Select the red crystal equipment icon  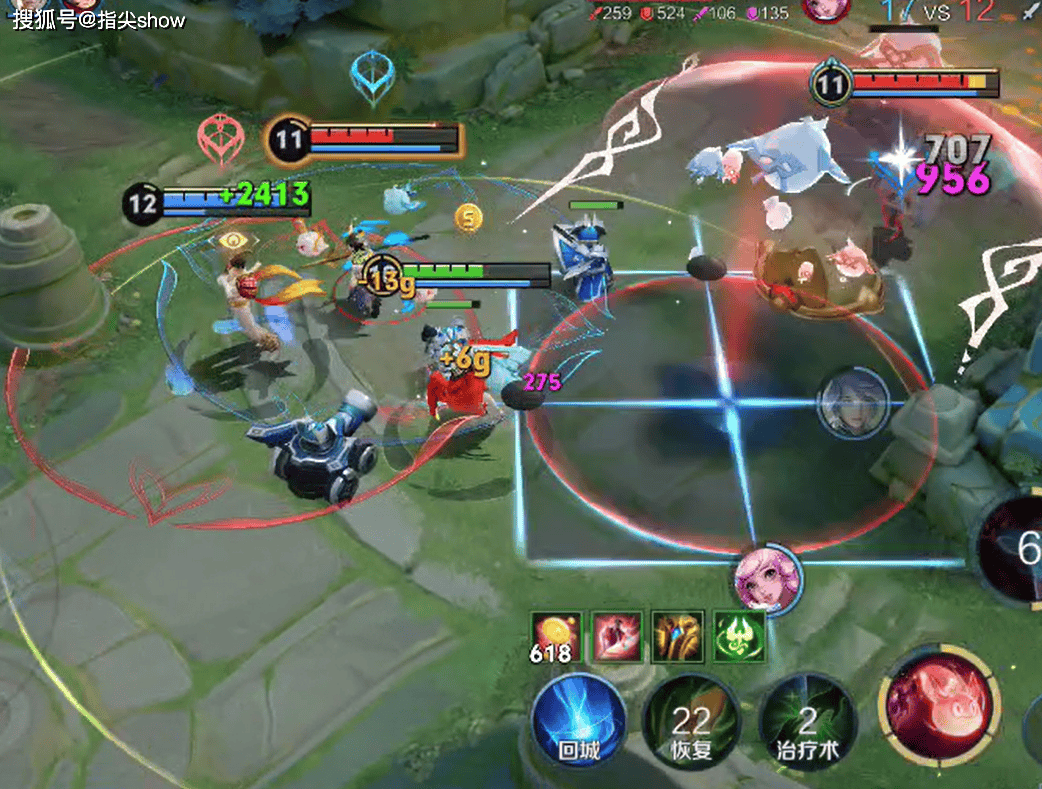point(617,637)
